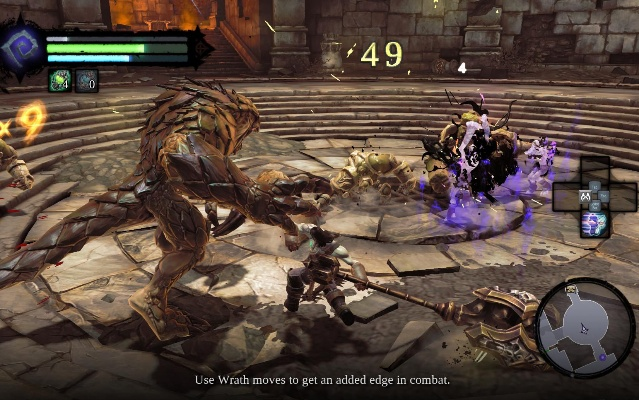Select the blue wrath potion icon
This screenshot has height=400, width=639.
(87, 82)
